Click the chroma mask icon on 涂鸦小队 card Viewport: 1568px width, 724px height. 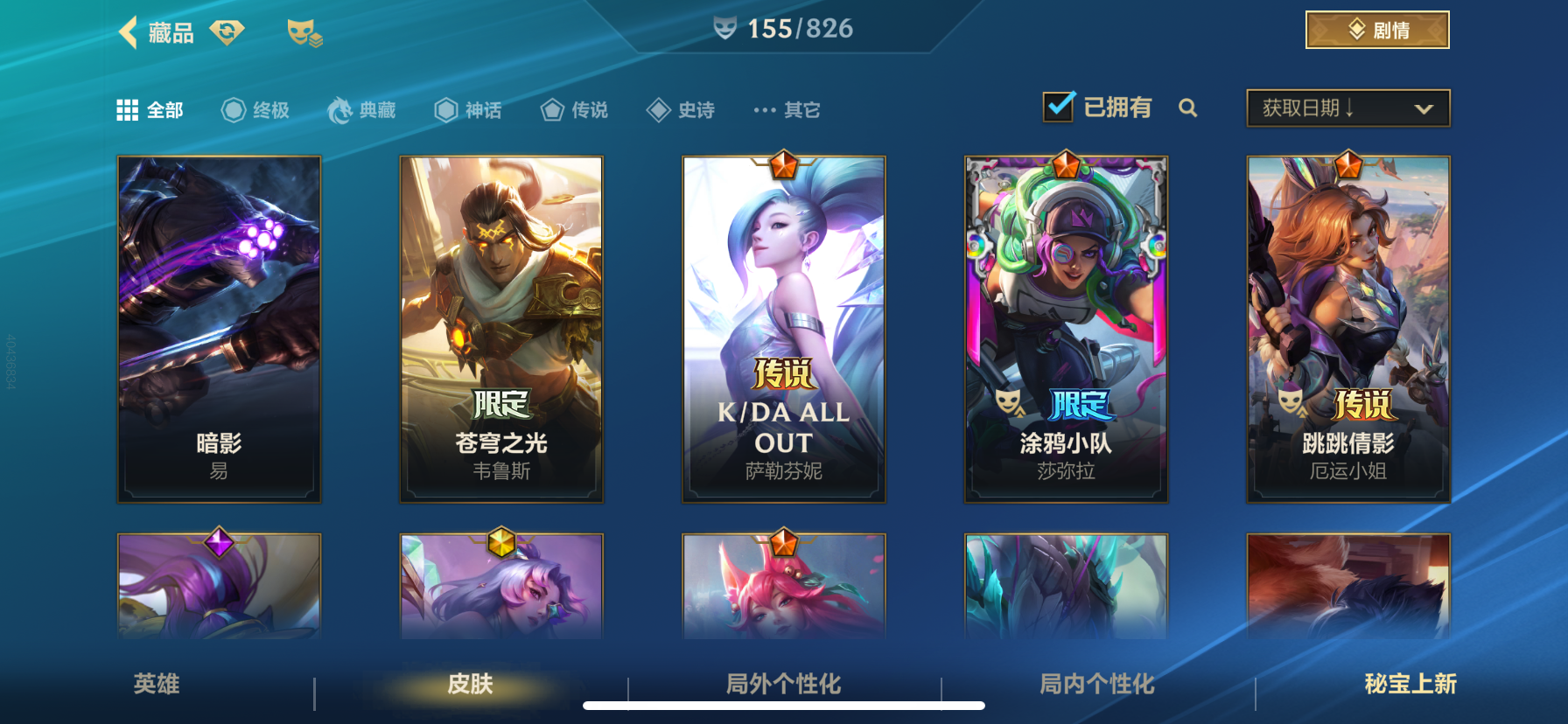pos(1007,402)
